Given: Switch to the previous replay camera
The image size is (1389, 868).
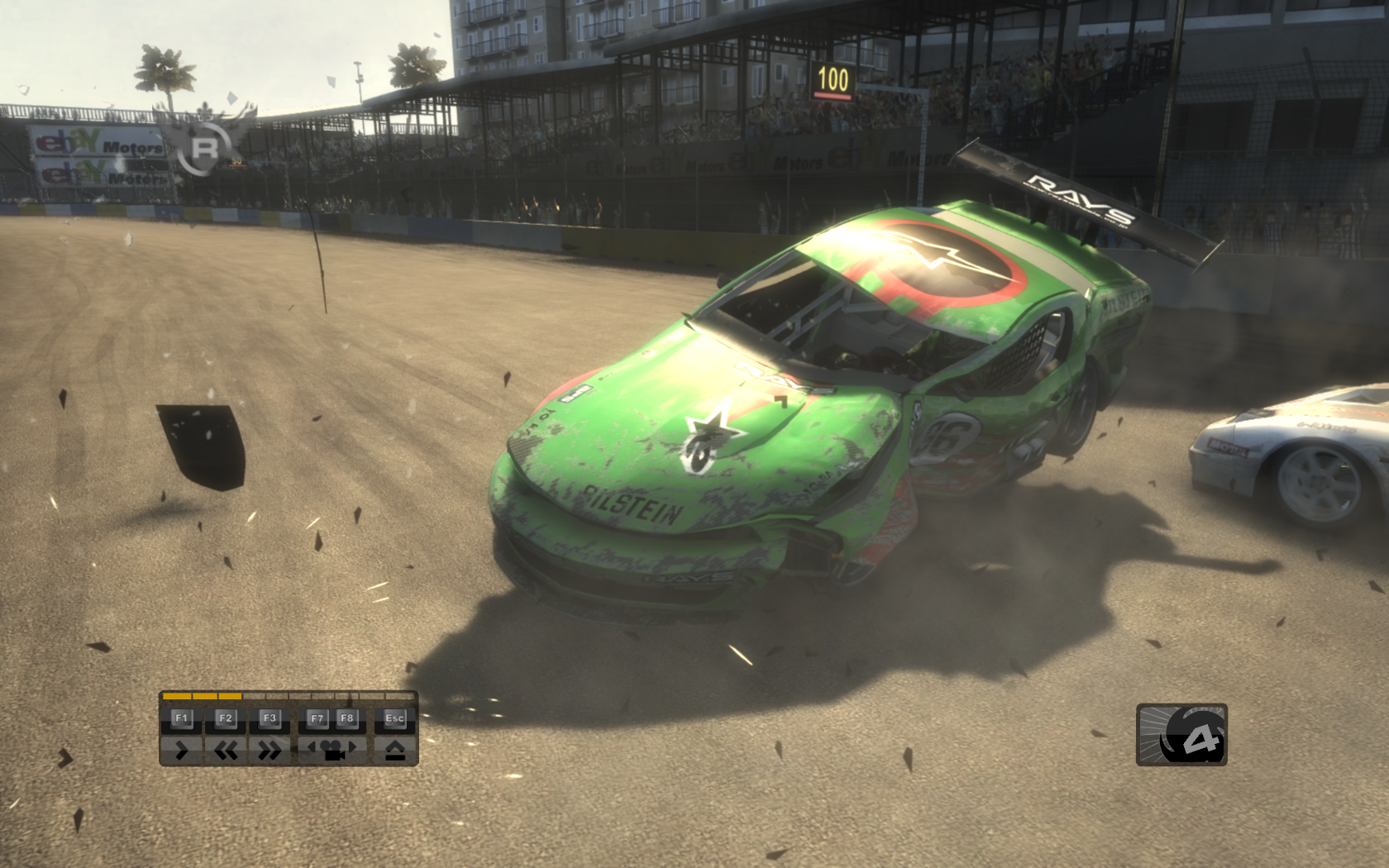Looking at the screenshot, I should tap(313, 747).
